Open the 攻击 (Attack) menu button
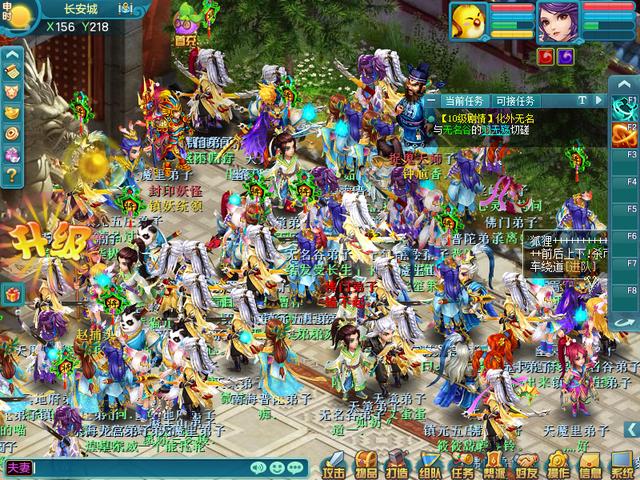The width and height of the screenshot is (640, 480). (335, 466)
